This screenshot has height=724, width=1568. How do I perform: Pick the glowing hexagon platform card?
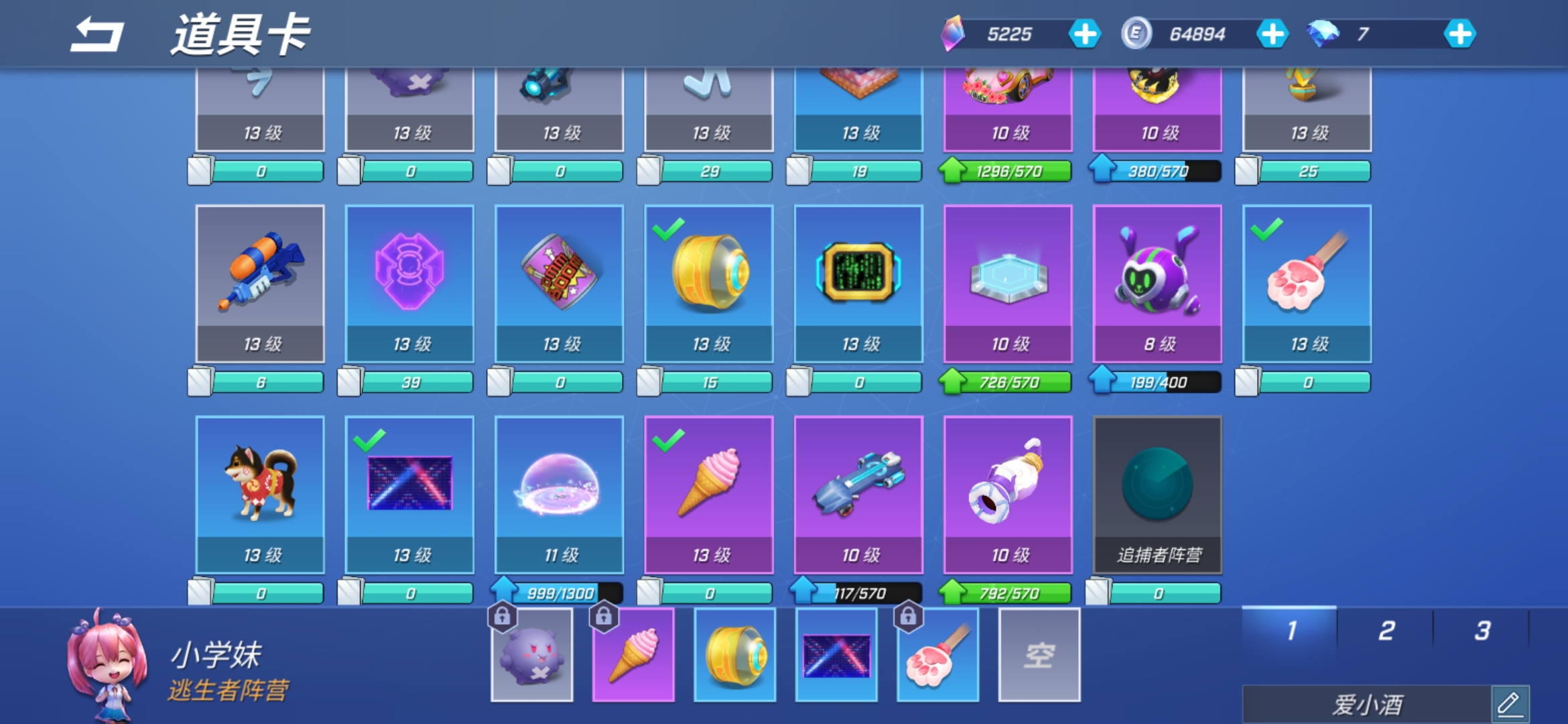(1008, 283)
